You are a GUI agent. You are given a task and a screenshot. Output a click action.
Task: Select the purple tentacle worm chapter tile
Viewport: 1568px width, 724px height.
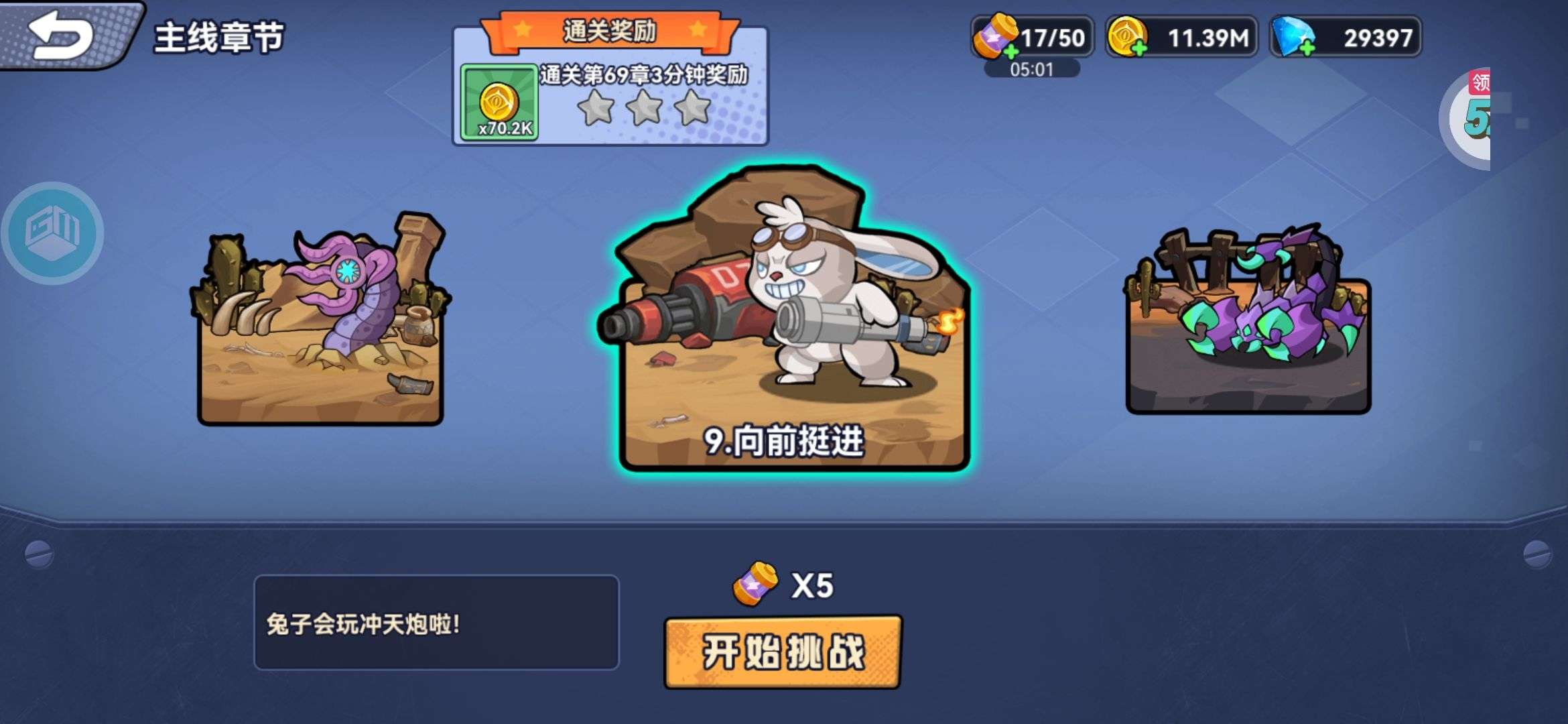pyautogui.click(x=320, y=322)
